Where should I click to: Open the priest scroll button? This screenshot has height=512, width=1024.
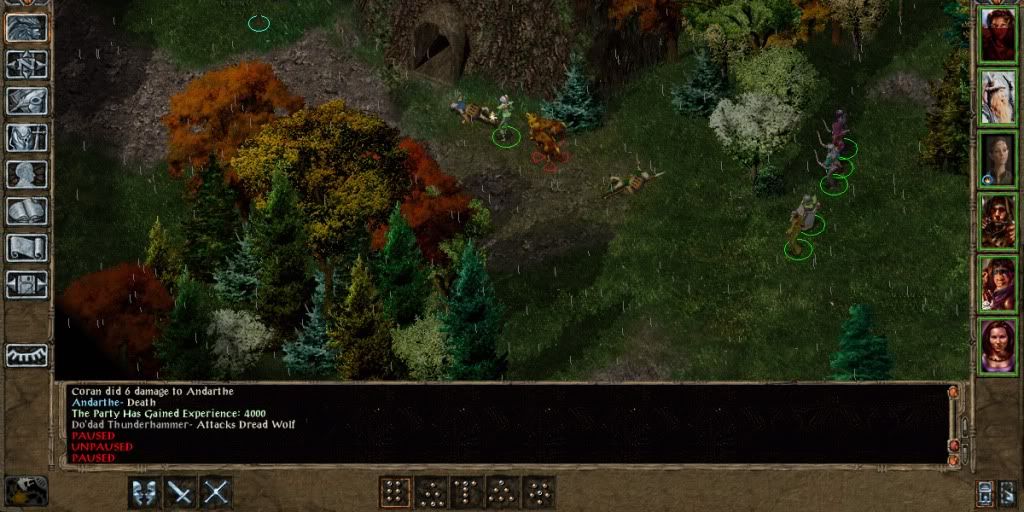(x=27, y=247)
